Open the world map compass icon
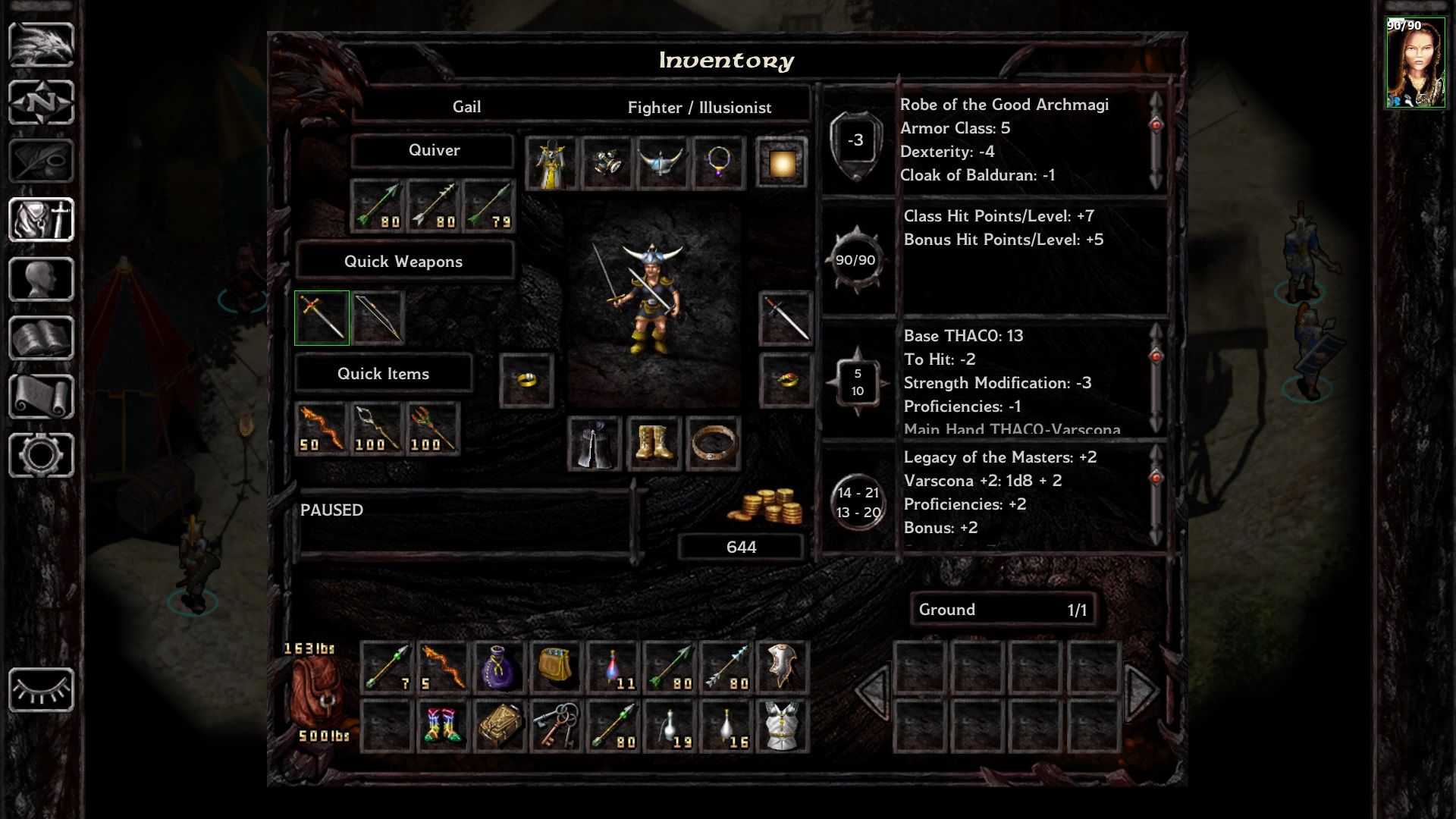This screenshot has width=1456, height=819. (42, 102)
